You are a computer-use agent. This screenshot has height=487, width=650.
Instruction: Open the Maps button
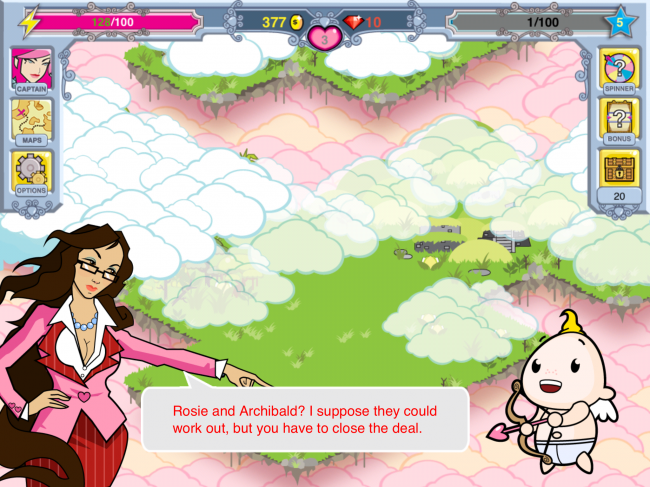coord(31,124)
